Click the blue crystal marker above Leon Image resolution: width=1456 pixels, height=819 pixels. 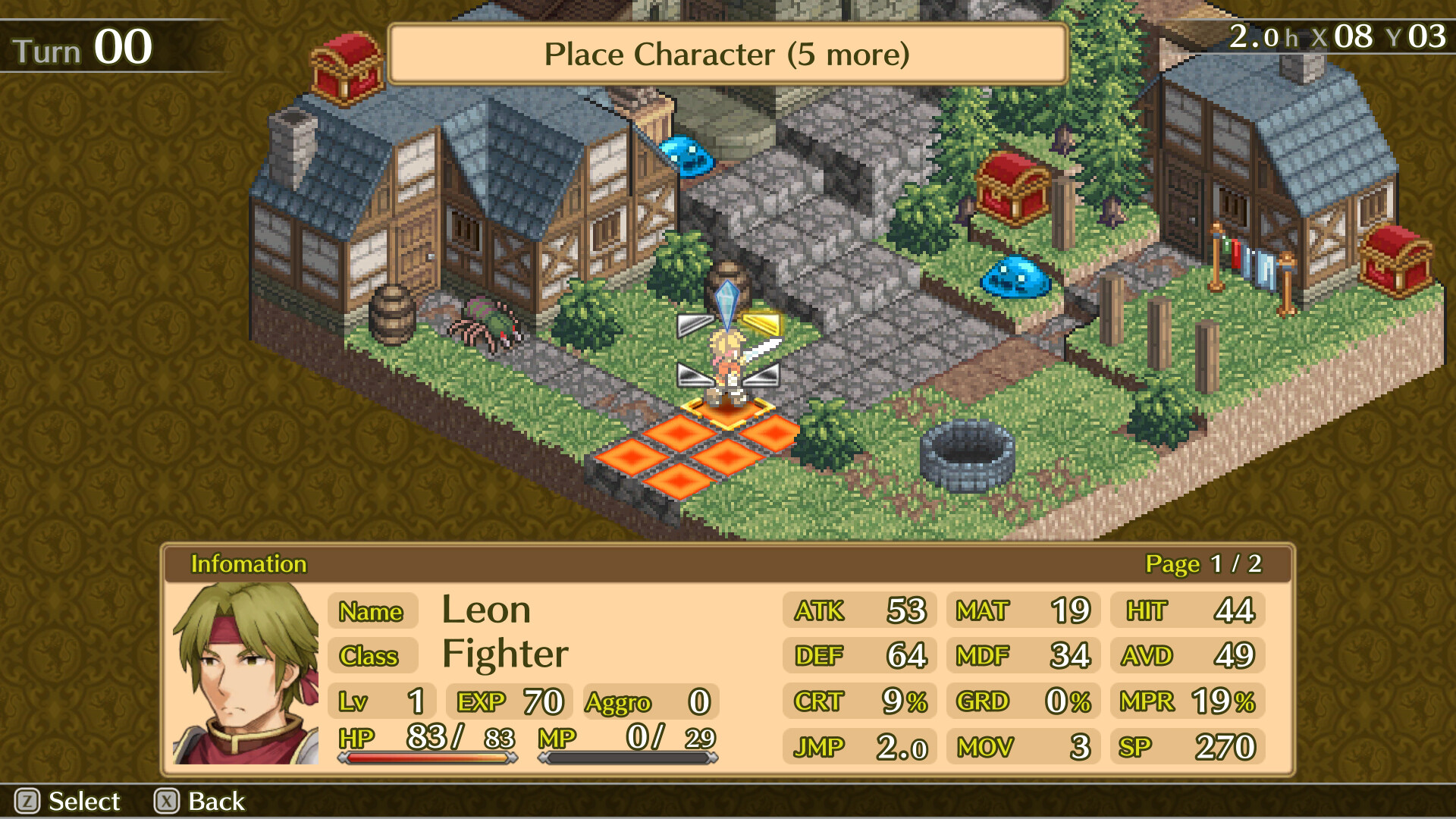(726, 298)
